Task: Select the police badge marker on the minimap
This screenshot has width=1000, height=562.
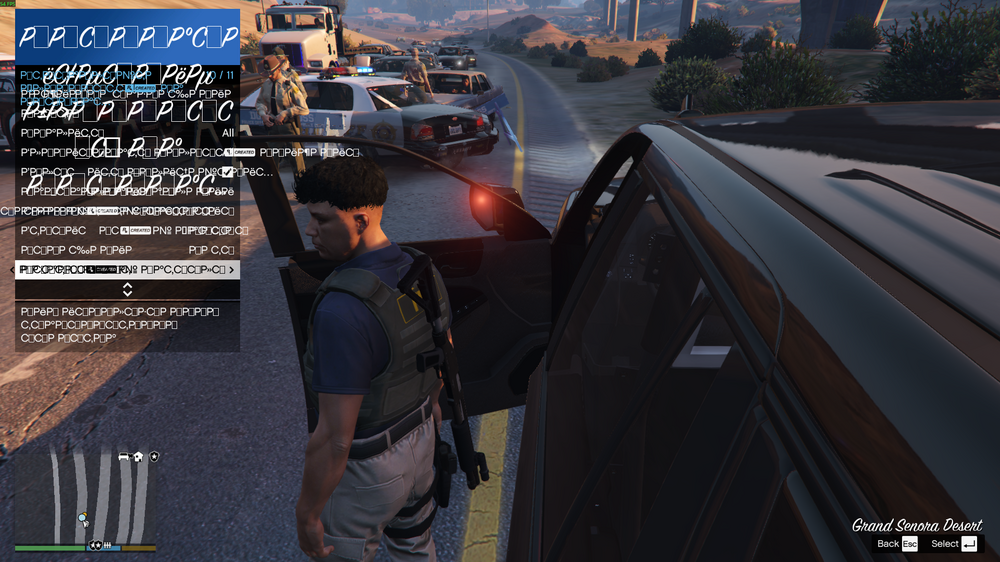Action: pos(155,457)
